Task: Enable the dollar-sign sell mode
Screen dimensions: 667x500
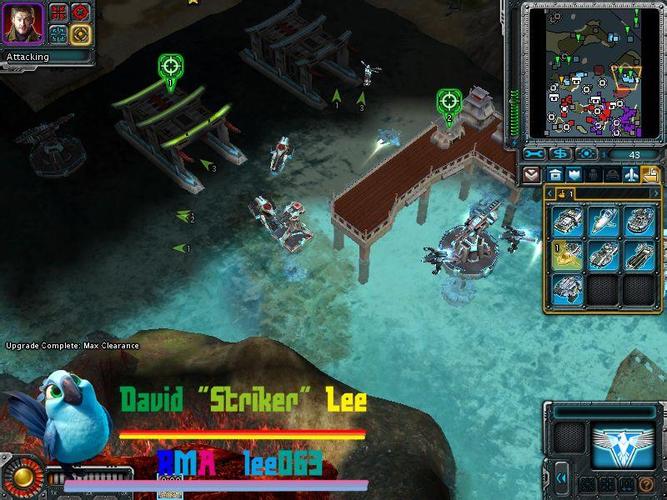Action: click(560, 154)
